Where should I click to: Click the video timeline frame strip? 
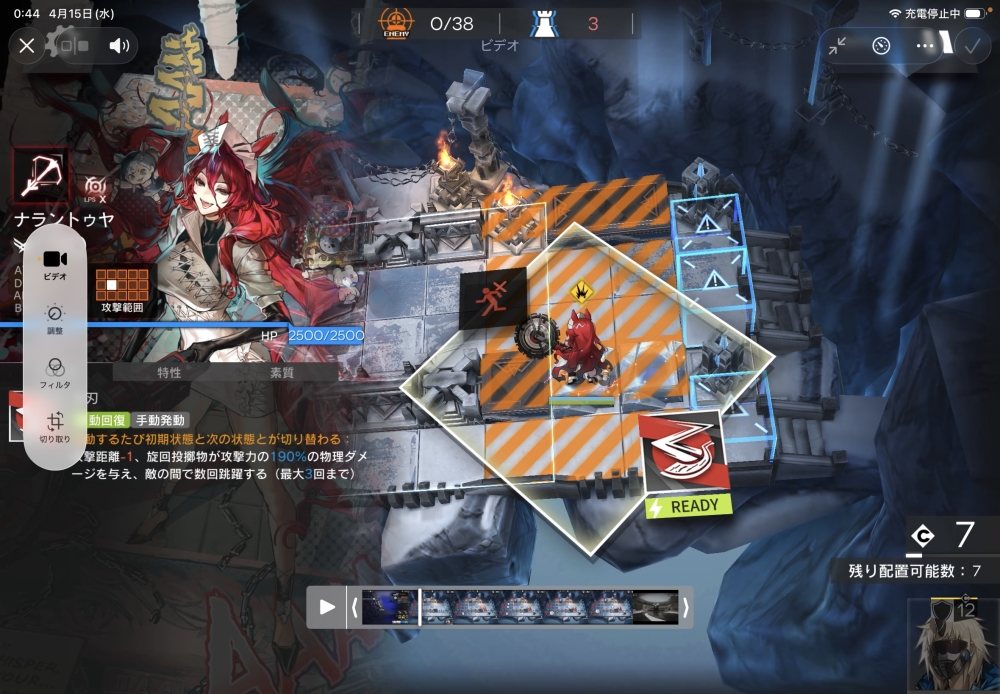point(520,607)
